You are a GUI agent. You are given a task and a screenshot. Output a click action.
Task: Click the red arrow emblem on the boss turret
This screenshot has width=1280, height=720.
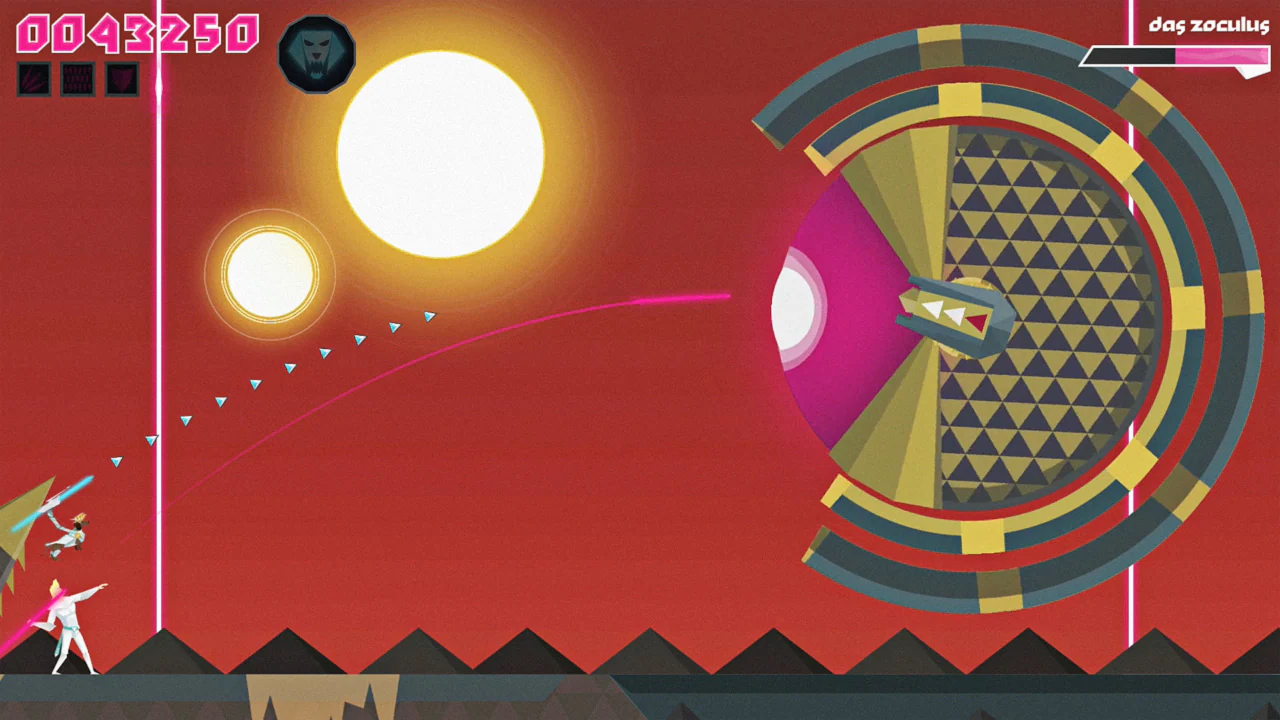[974, 322]
